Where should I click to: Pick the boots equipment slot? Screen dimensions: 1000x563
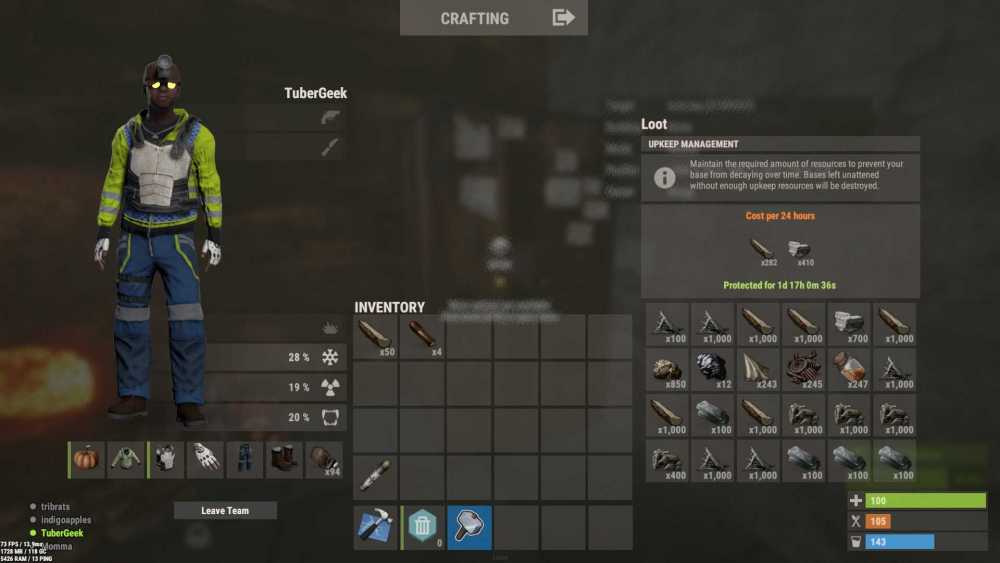point(284,460)
